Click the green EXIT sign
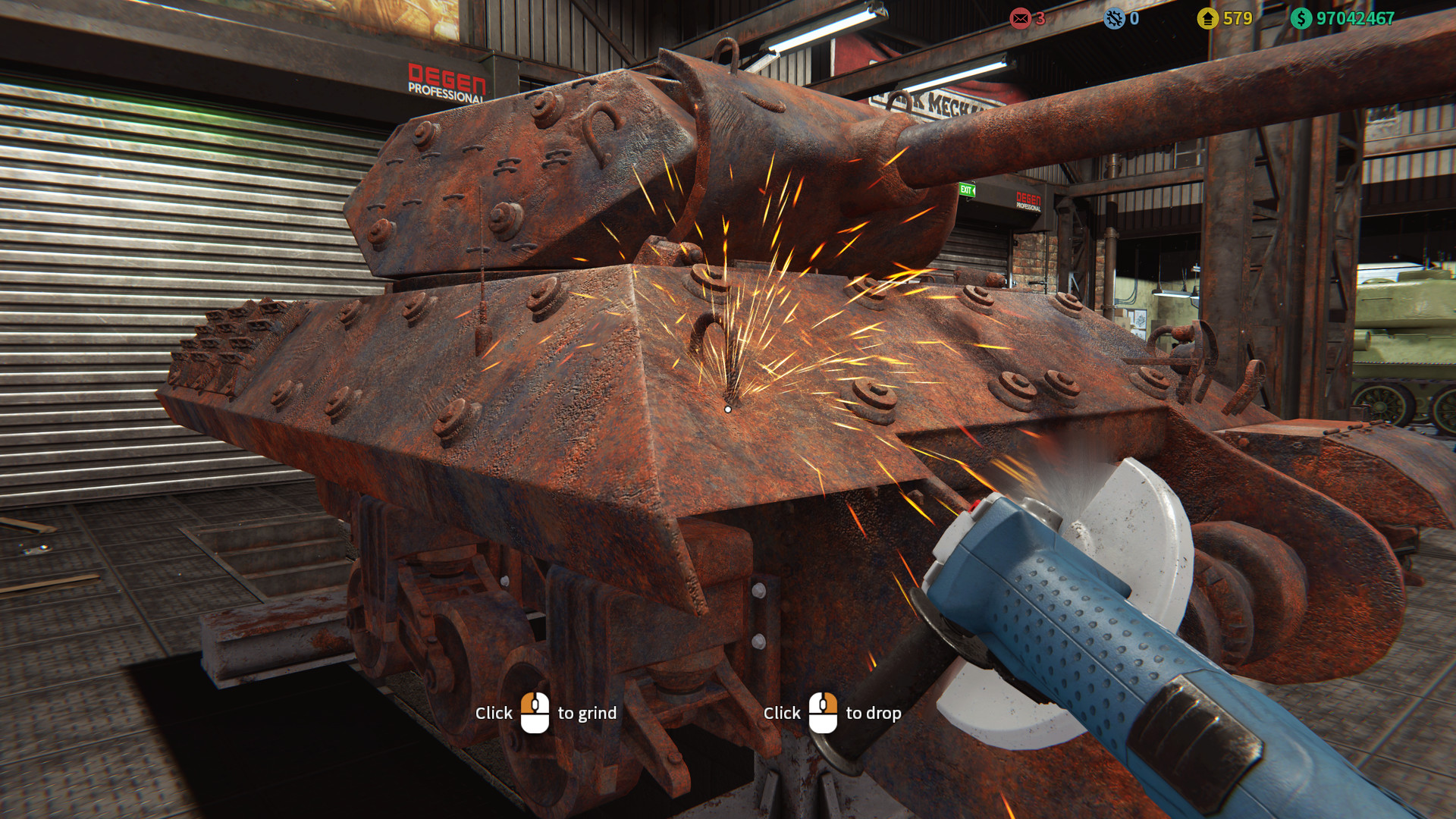Screen dimensions: 1456x819 pyautogui.click(x=968, y=191)
